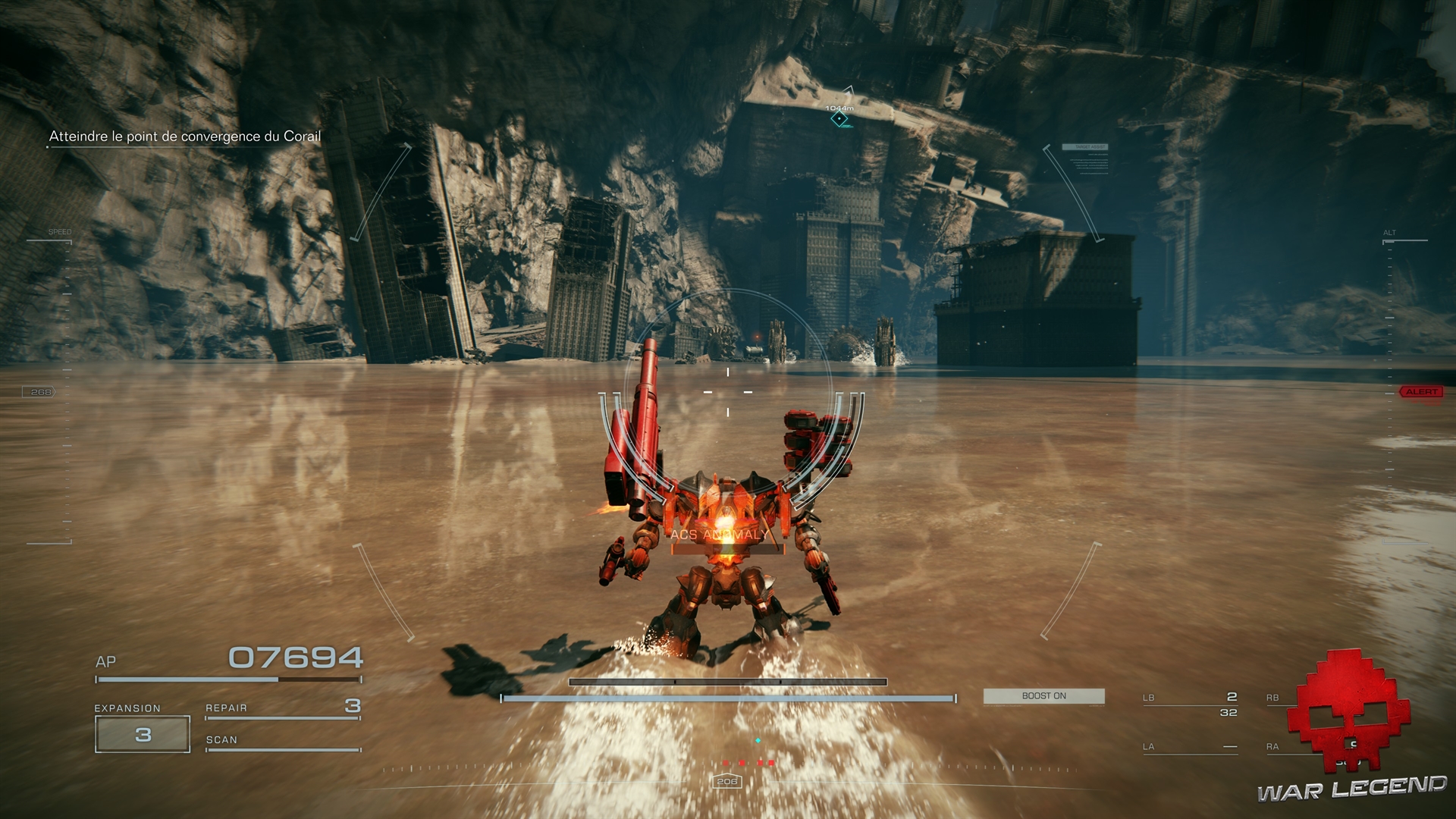This screenshot has width=1456, height=819.
Task: Toggle the BOOST ON indicator
Action: pyautogui.click(x=1043, y=696)
